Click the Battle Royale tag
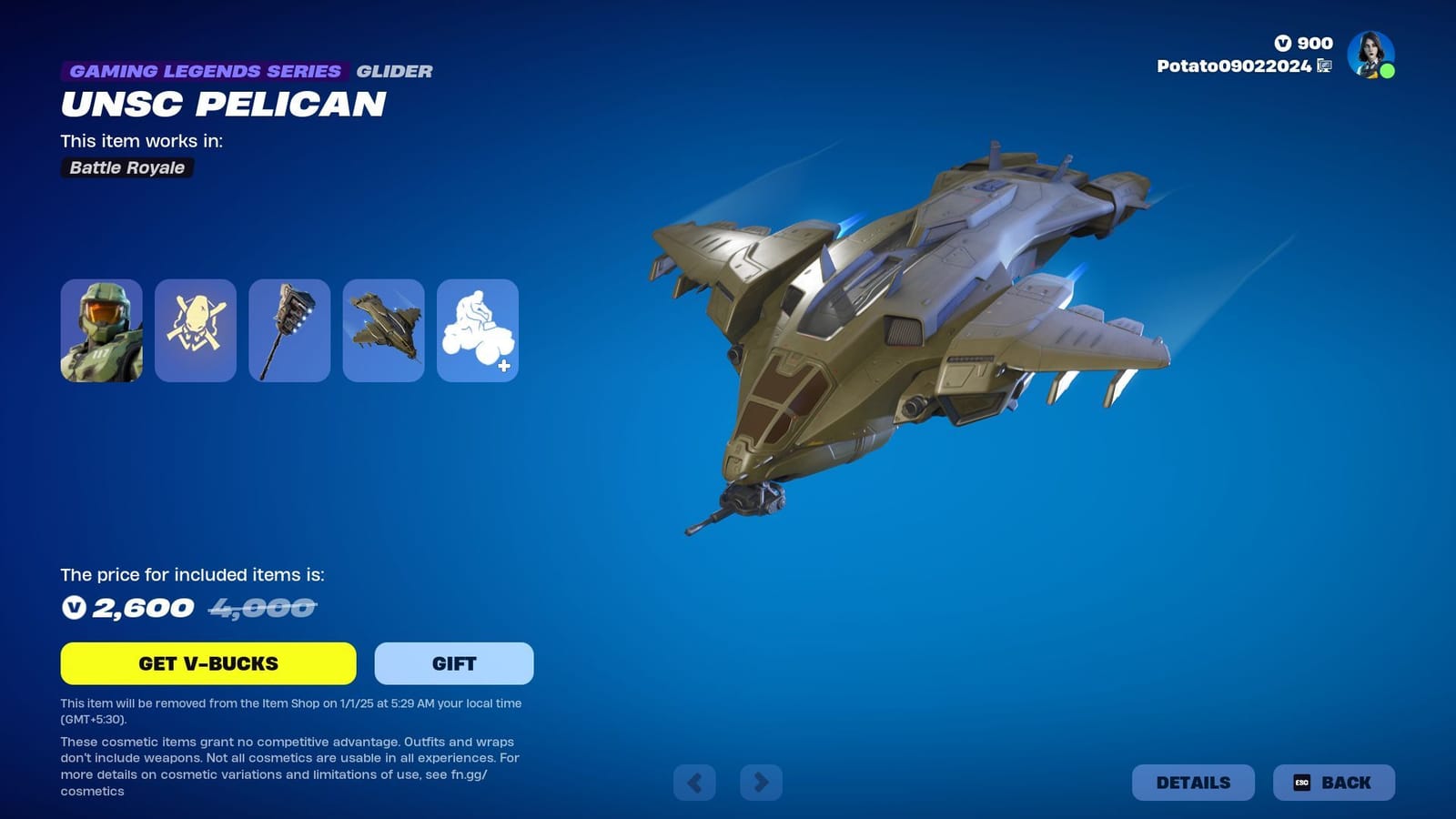Image resolution: width=1456 pixels, height=819 pixels. coord(126,167)
